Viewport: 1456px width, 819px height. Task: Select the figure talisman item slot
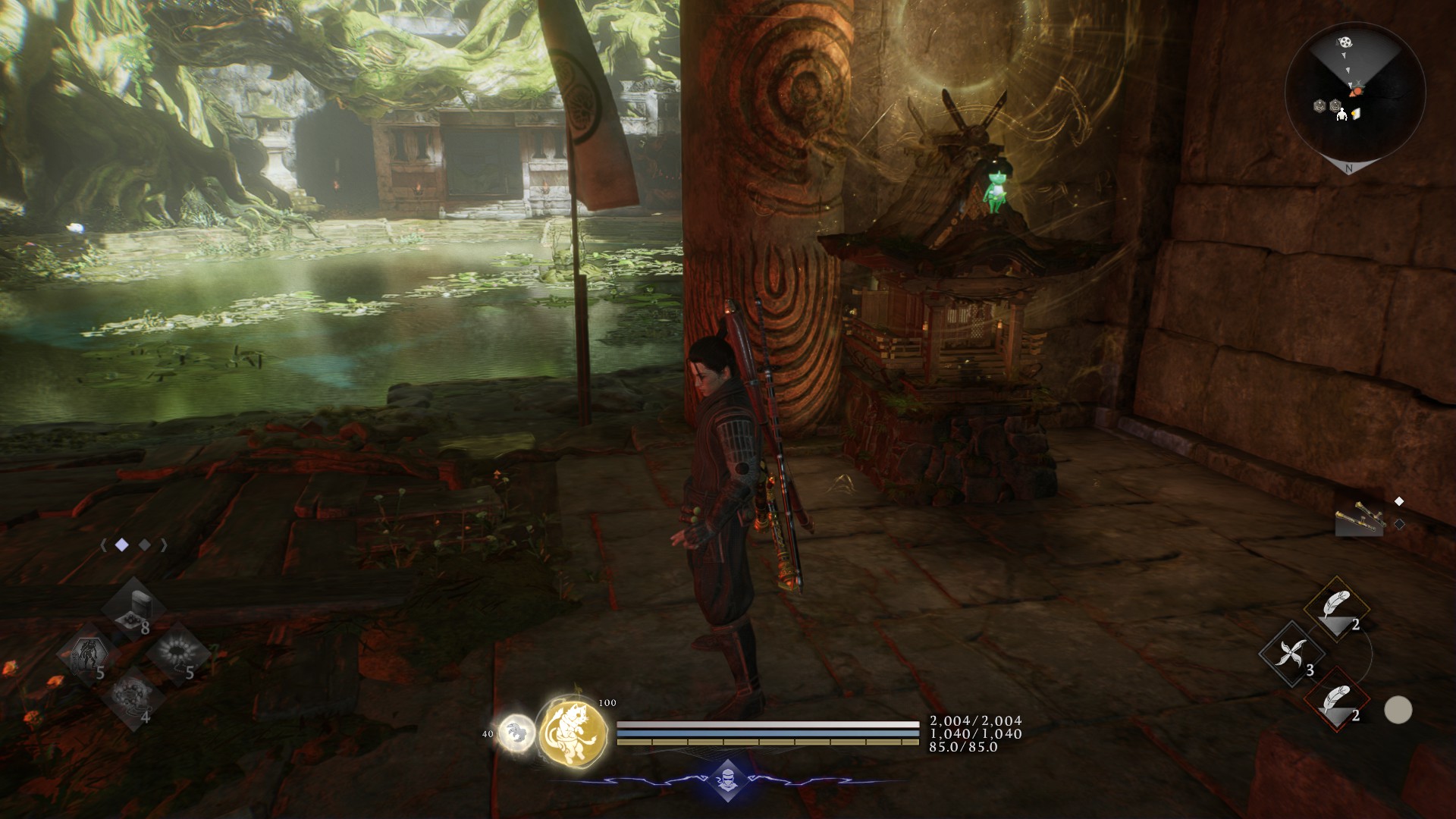(89, 654)
